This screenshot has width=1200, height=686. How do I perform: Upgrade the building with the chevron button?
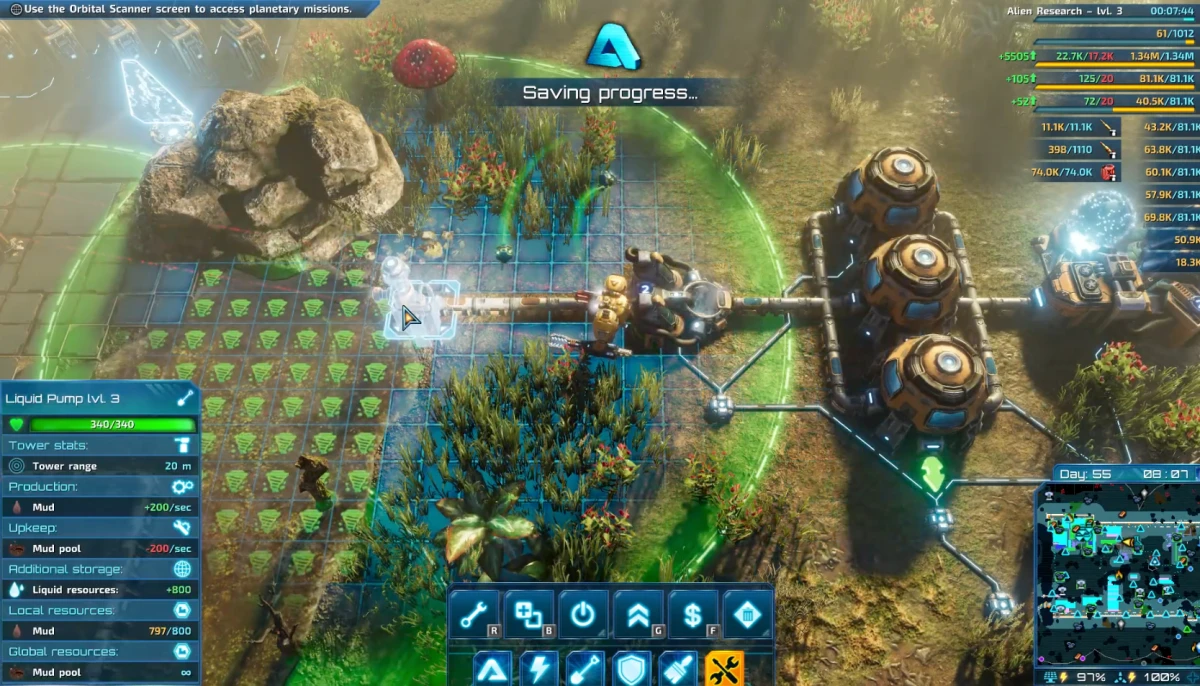tap(638, 615)
